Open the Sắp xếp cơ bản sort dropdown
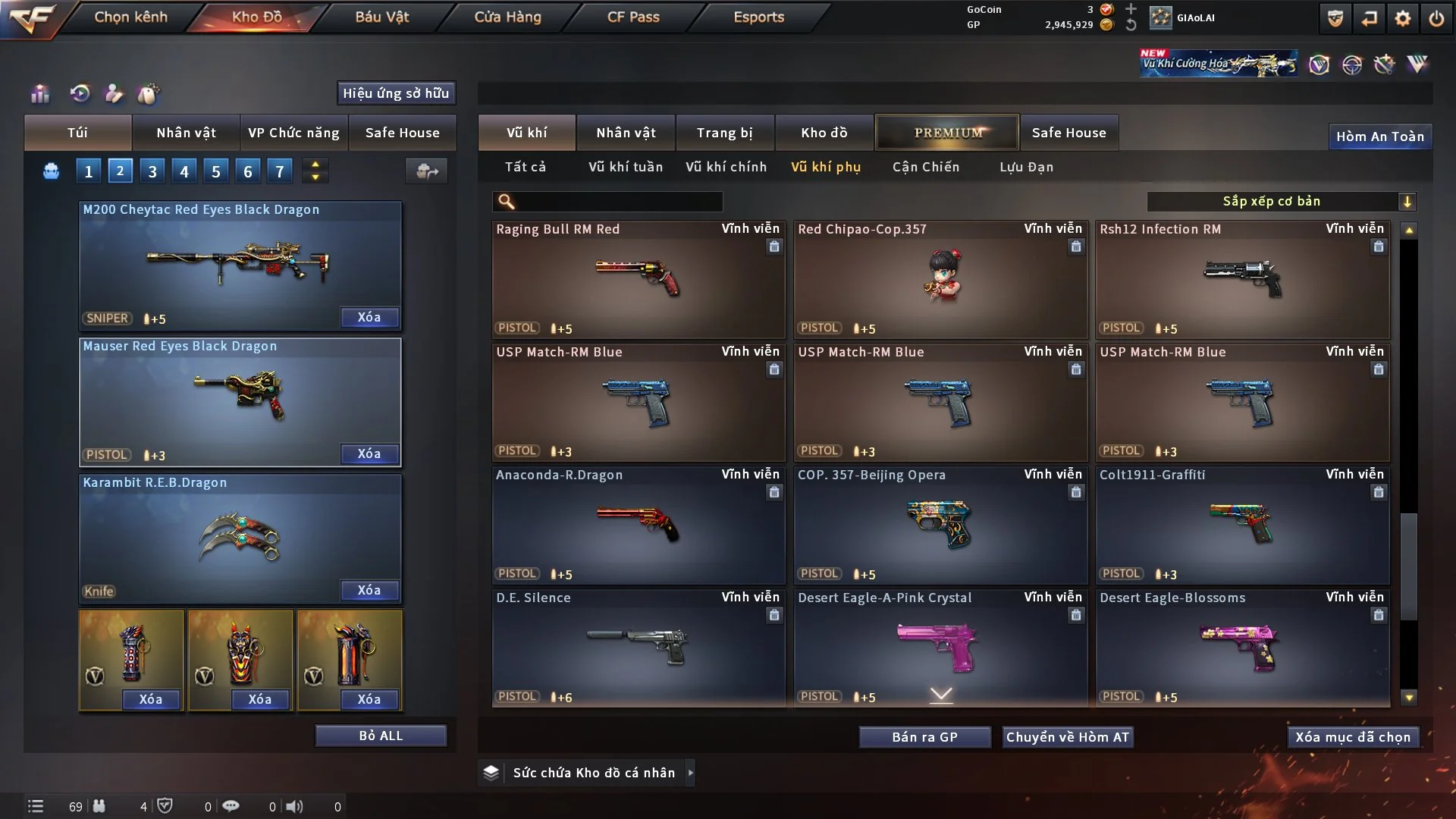Image resolution: width=1456 pixels, height=819 pixels. tap(1280, 201)
